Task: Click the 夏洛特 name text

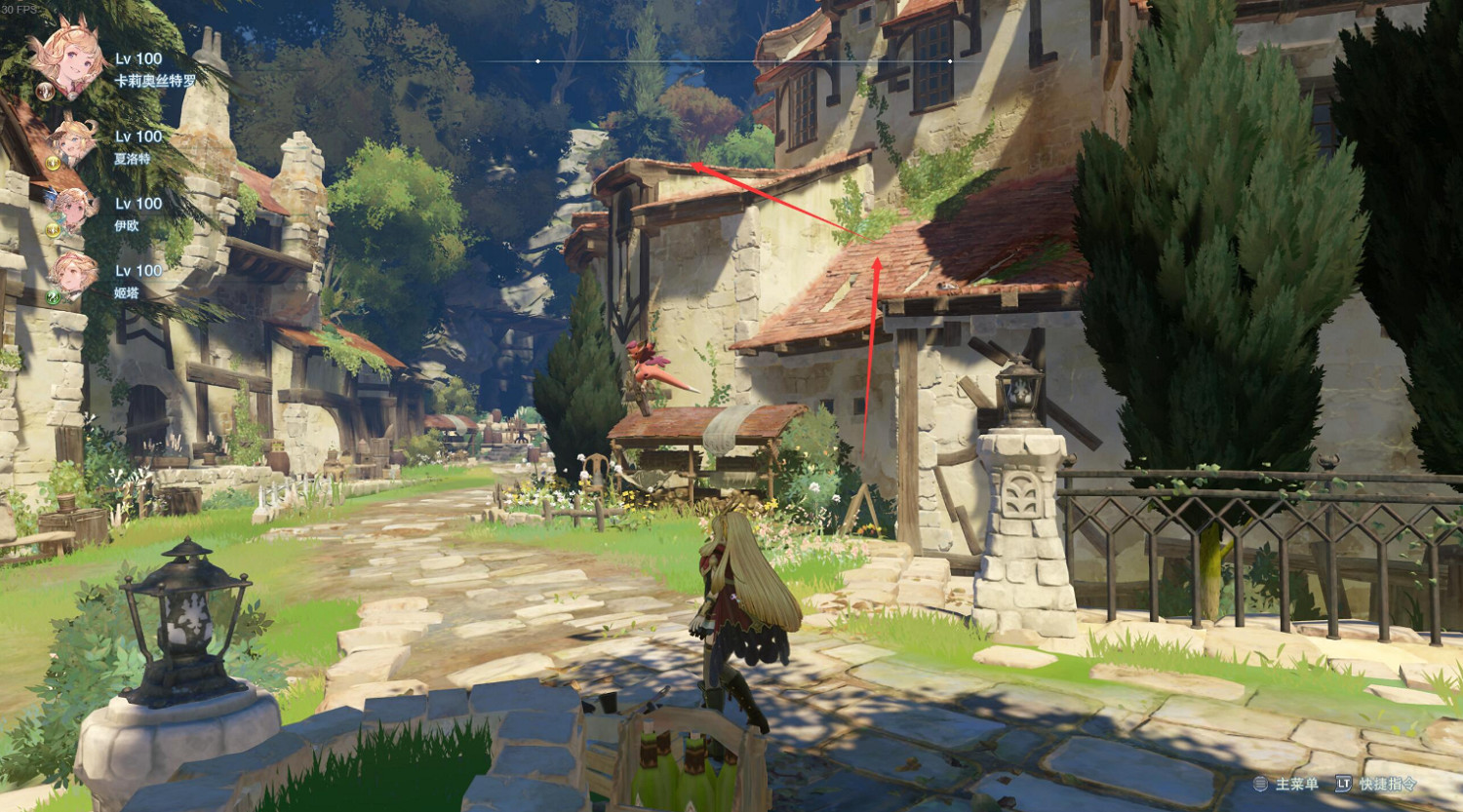Action: (132, 159)
